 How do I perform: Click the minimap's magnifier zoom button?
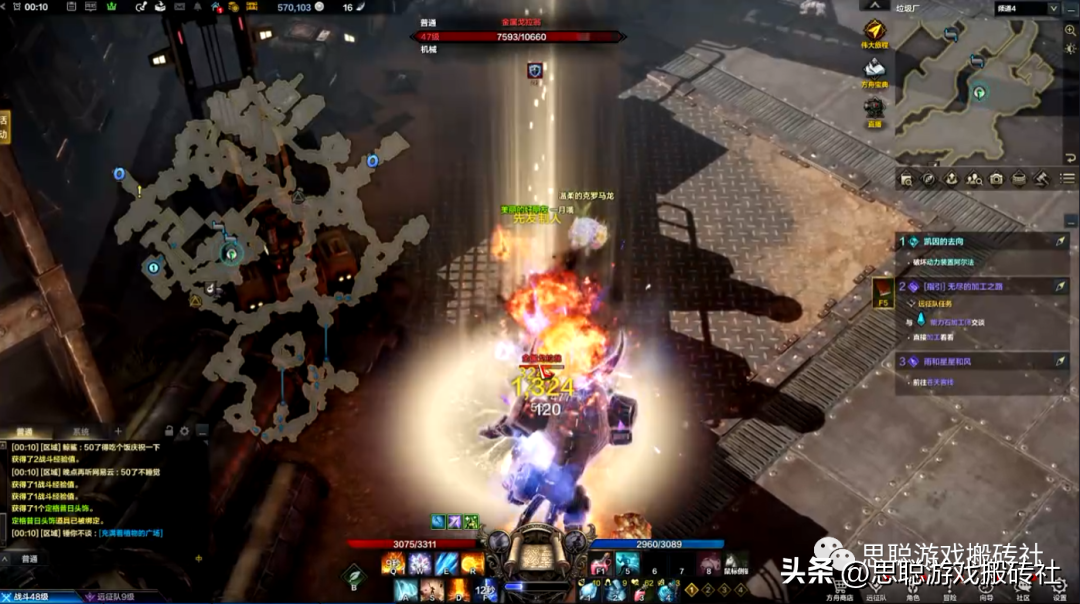click(1070, 30)
